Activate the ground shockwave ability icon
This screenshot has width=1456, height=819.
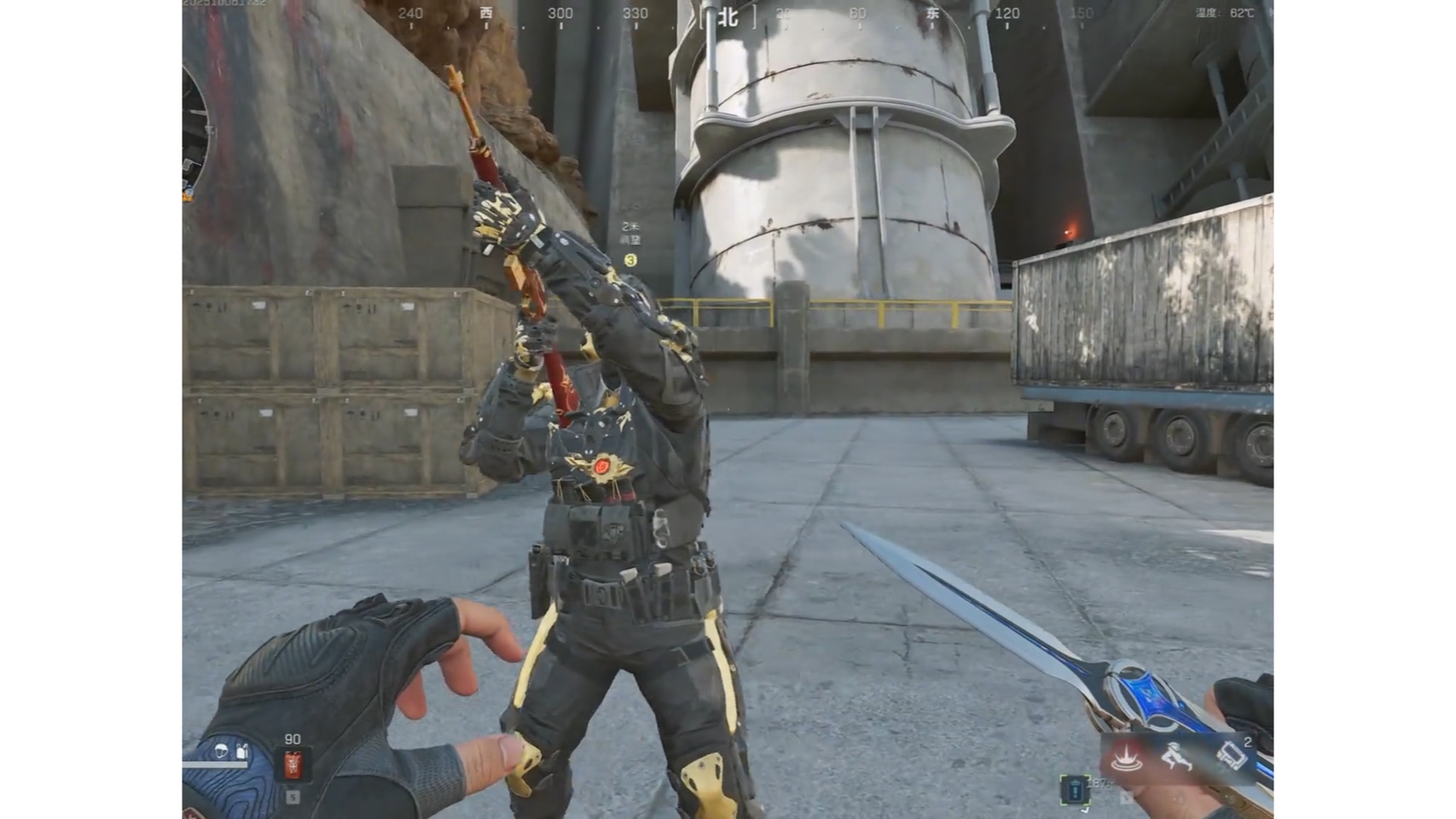click(1127, 758)
